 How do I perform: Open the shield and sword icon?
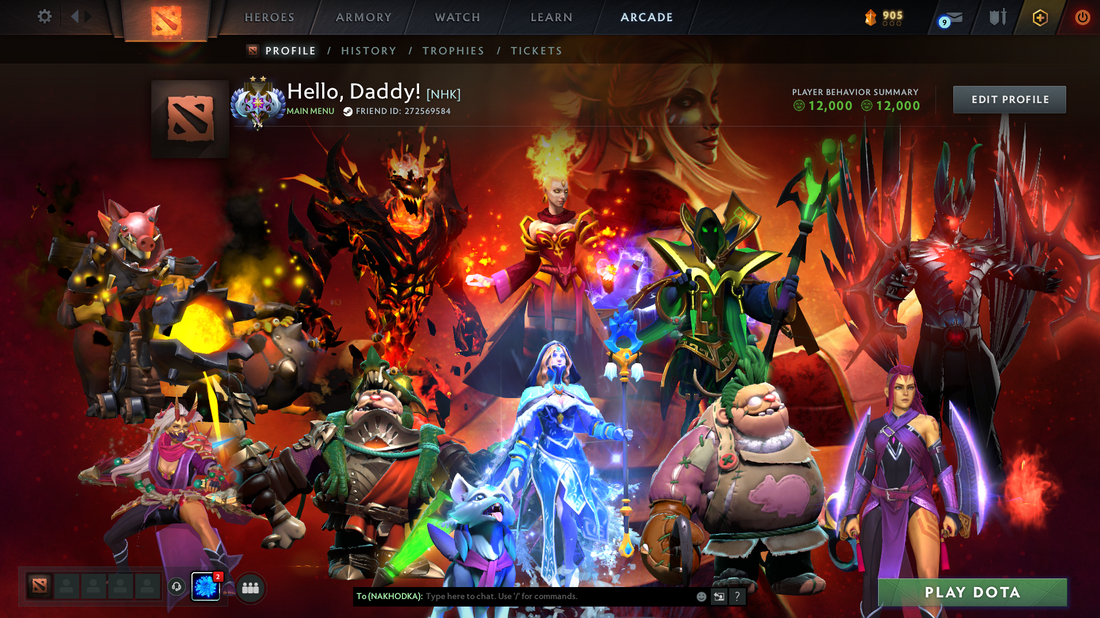click(x=997, y=18)
